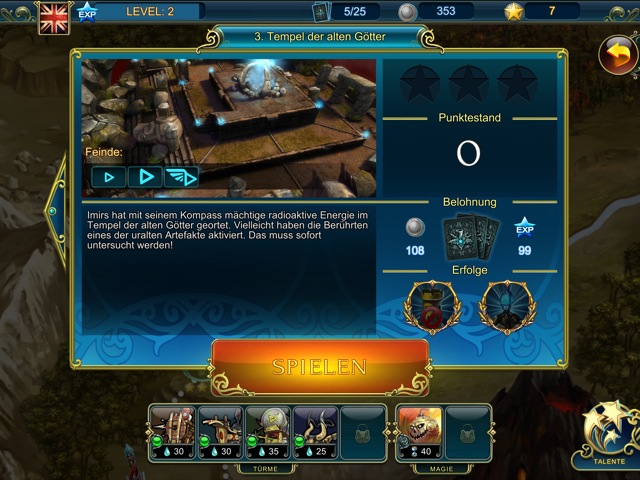Image resolution: width=640 pixels, height=480 pixels.
Task: Go back using the yellow arrow button
Action: pos(617,54)
